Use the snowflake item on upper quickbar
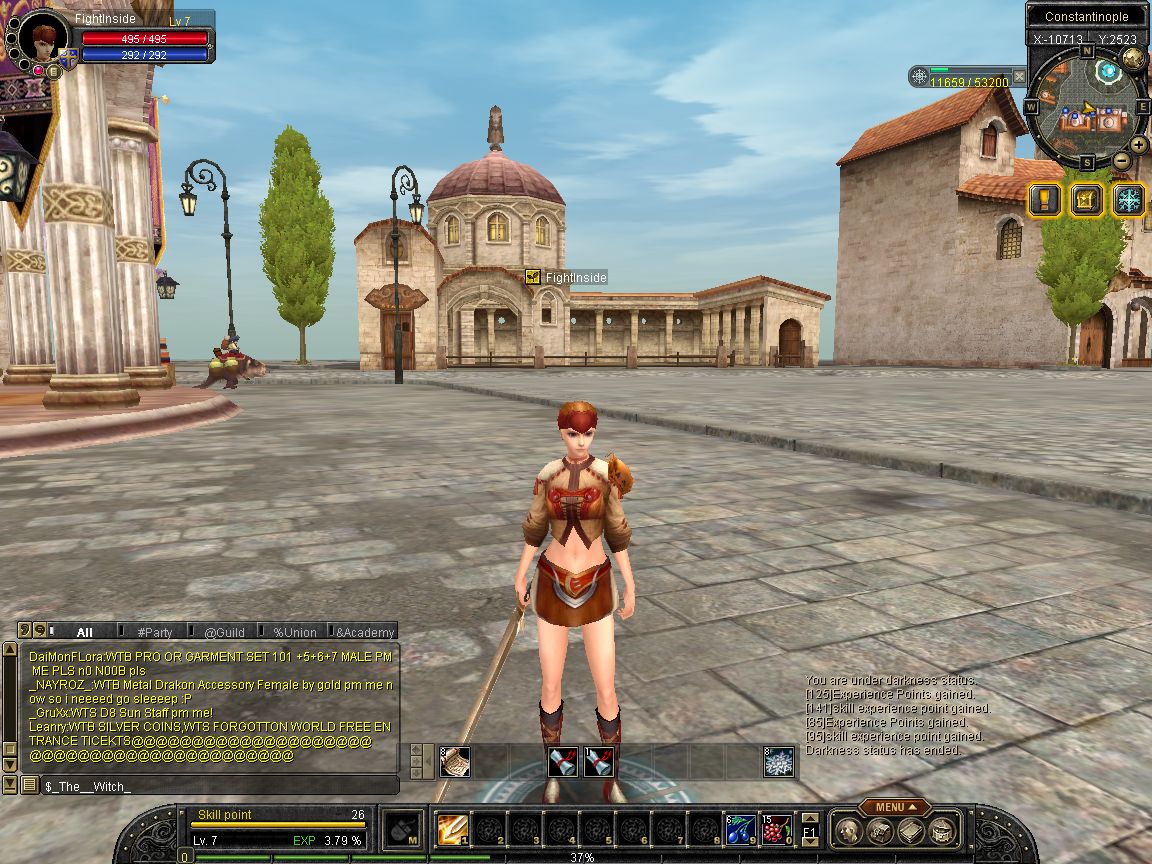 779,762
